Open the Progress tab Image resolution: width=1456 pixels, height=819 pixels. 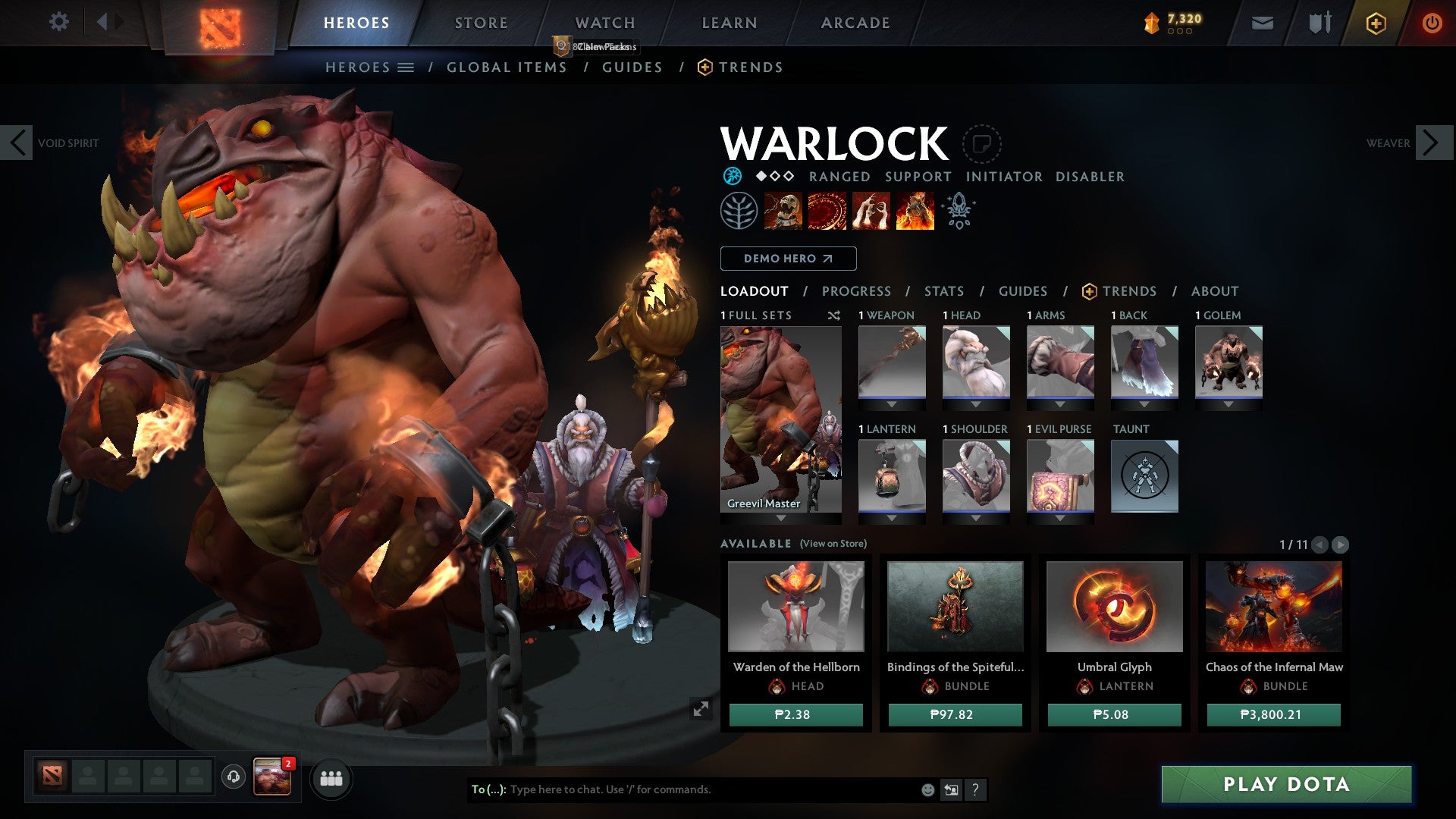point(857,290)
